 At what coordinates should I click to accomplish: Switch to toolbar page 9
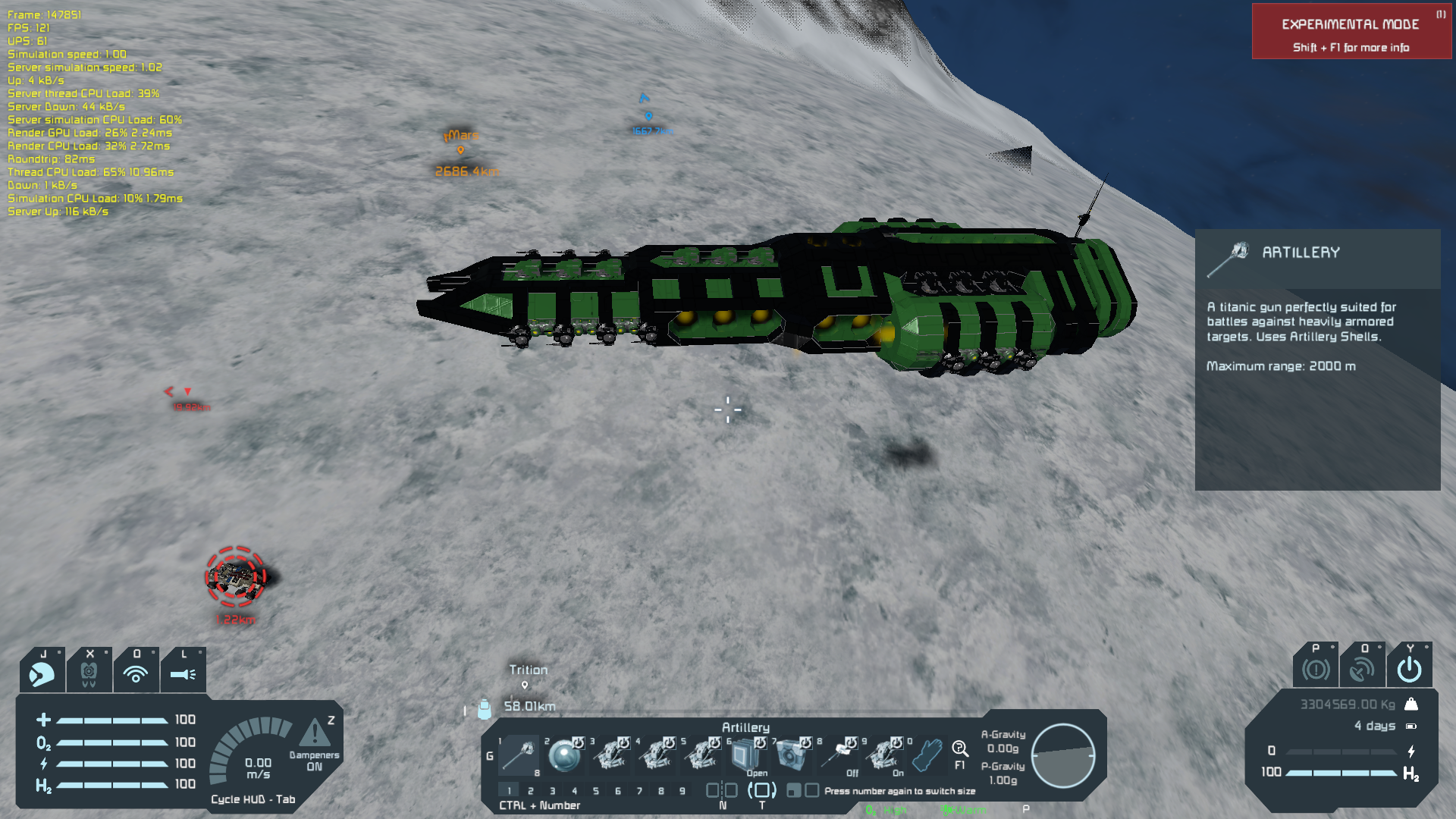click(682, 791)
